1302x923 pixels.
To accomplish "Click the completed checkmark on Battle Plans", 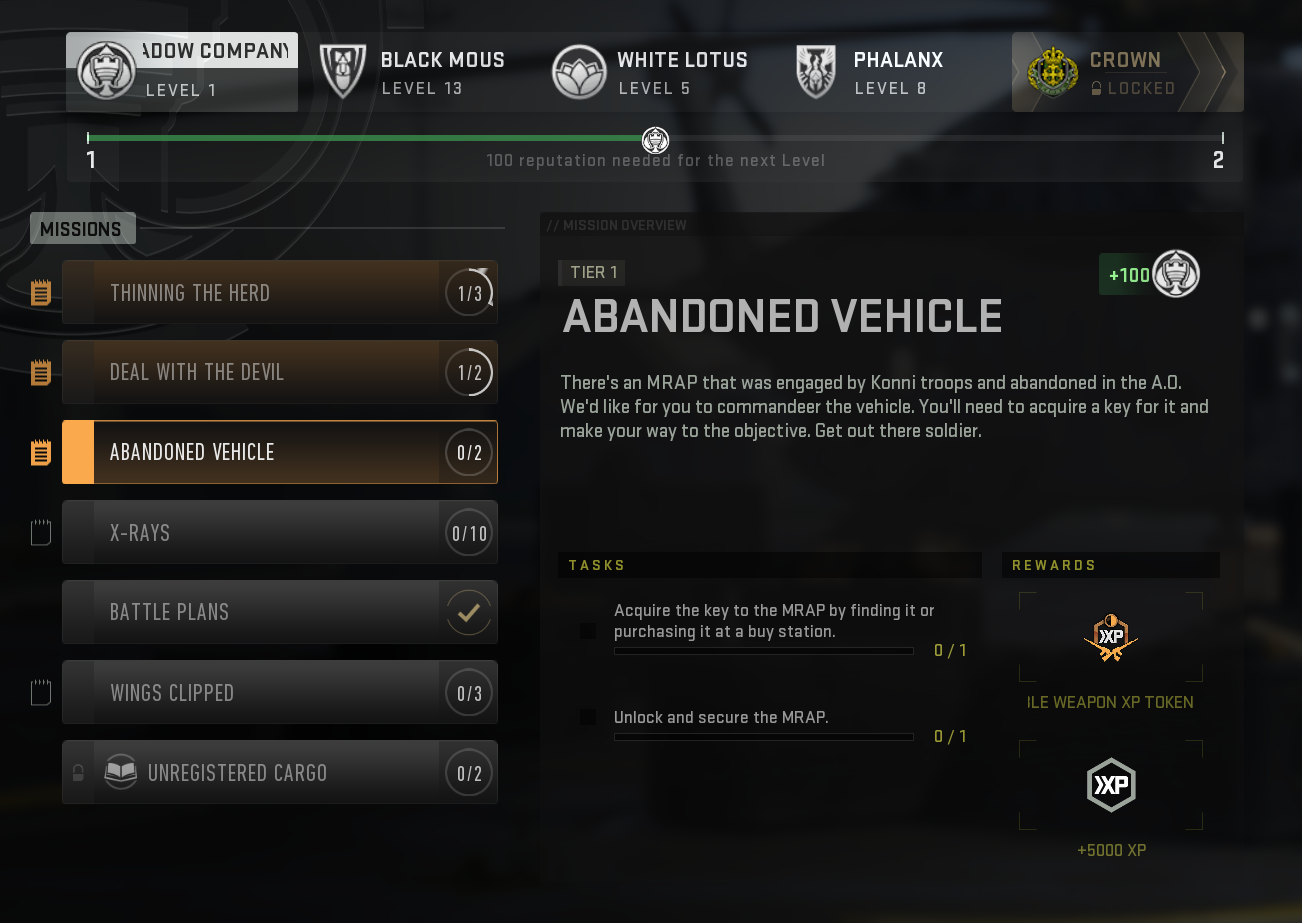I will coord(468,612).
